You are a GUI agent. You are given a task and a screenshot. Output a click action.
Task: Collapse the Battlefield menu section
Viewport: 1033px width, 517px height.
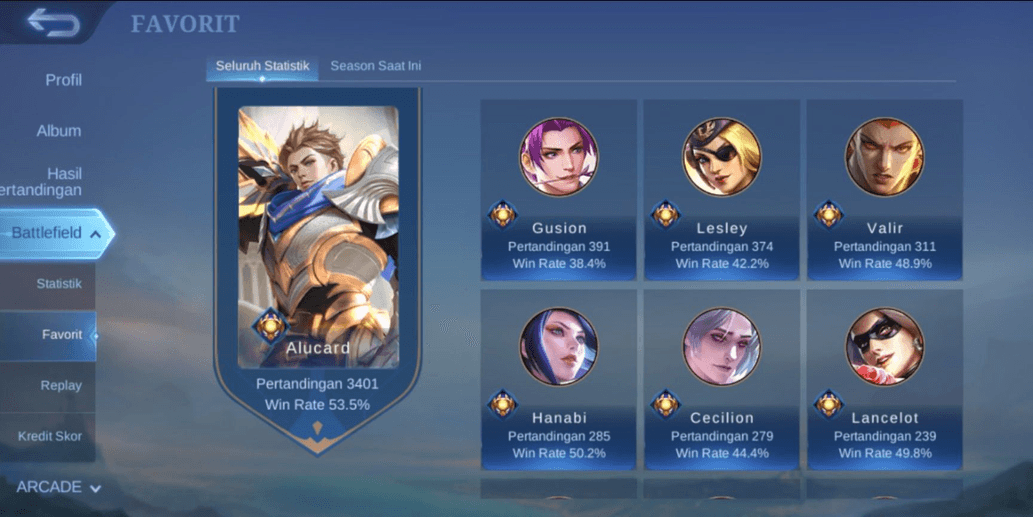pyautogui.click(x=55, y=233)
